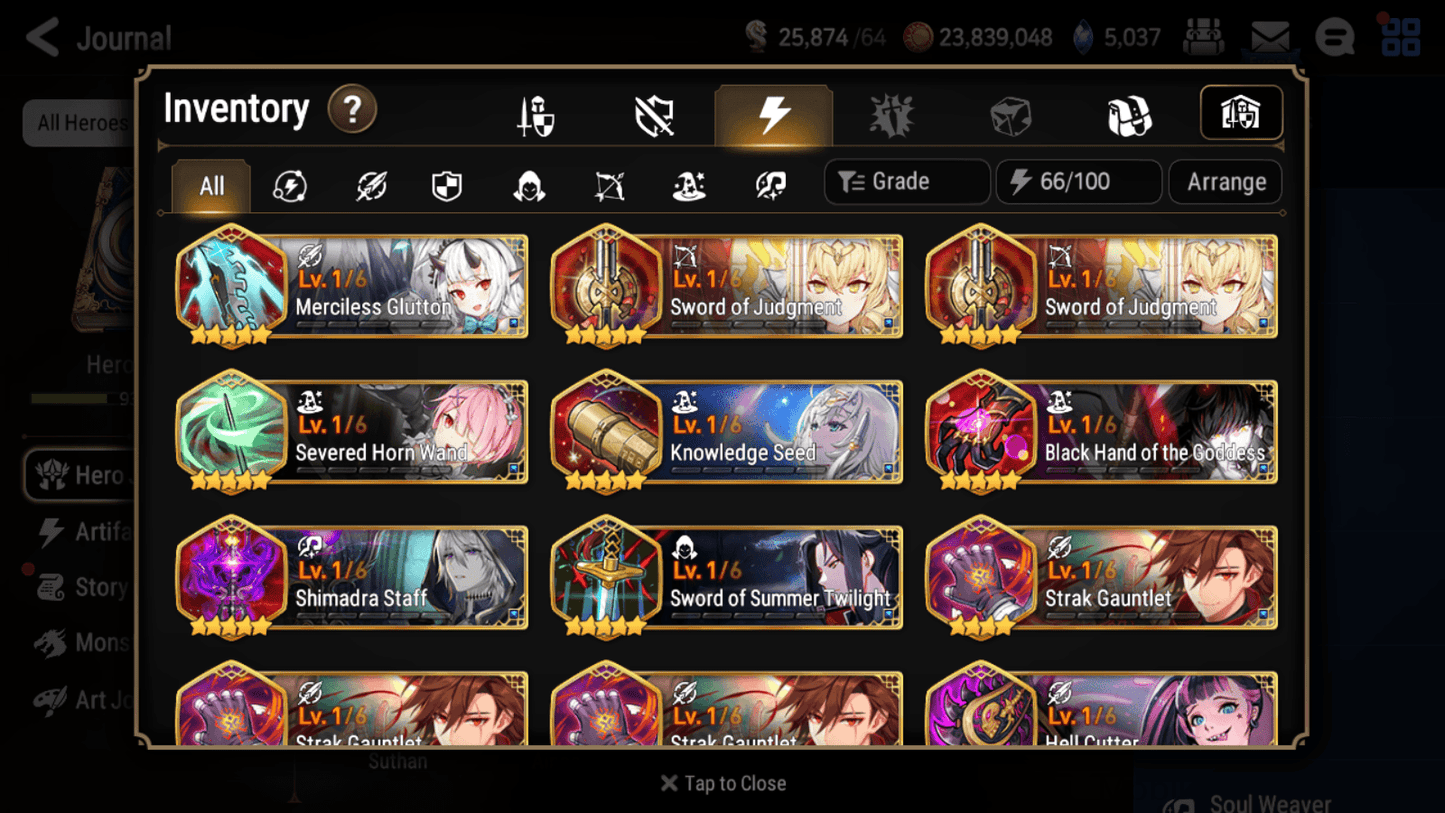
Task: Open the Storage icon beside the backpack tab
Action: click(x=1240, y=113)
